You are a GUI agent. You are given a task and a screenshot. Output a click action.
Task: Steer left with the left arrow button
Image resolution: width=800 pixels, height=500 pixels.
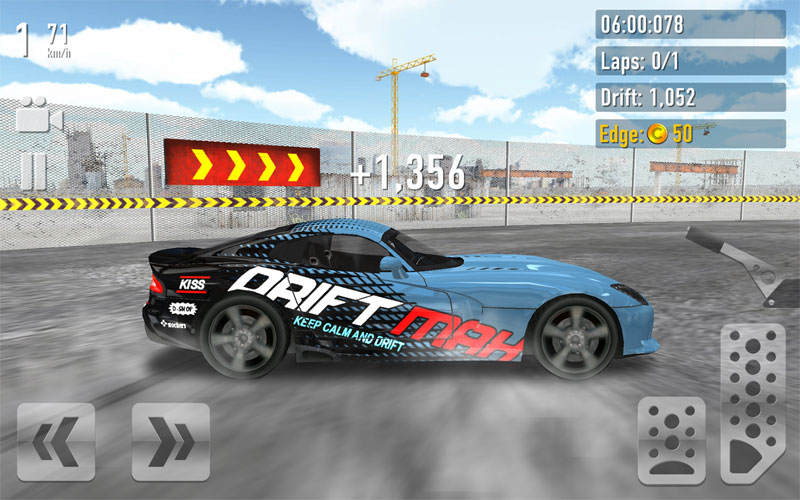56,442
